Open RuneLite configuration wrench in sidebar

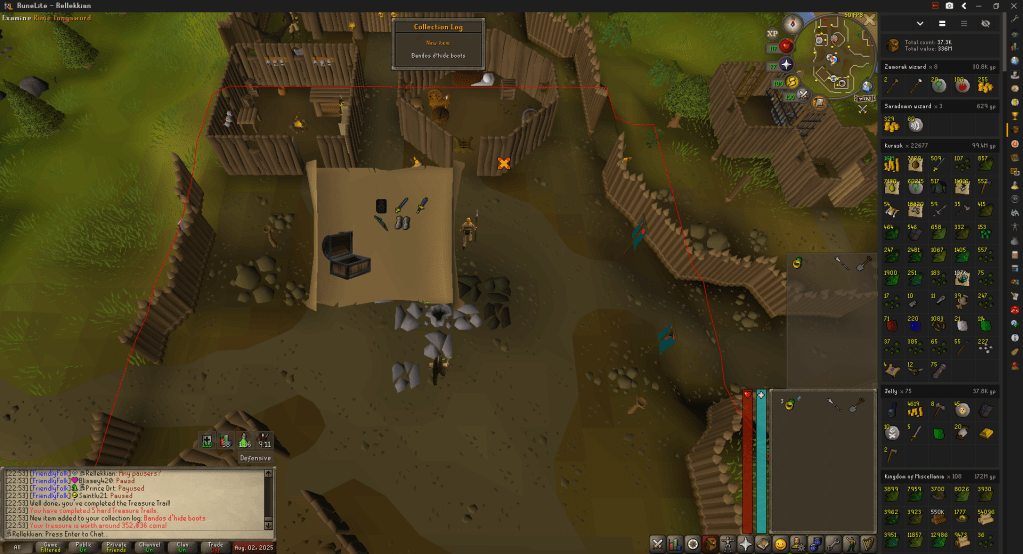(x=1013, y=19)
